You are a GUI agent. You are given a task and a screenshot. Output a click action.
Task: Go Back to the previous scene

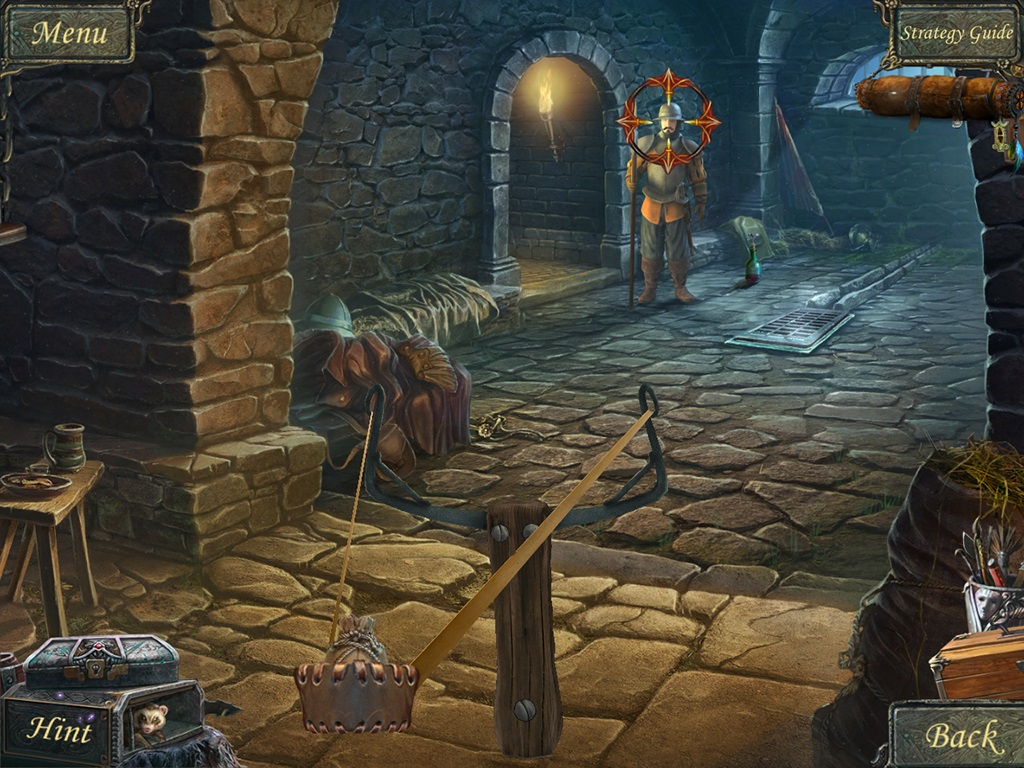962,737
